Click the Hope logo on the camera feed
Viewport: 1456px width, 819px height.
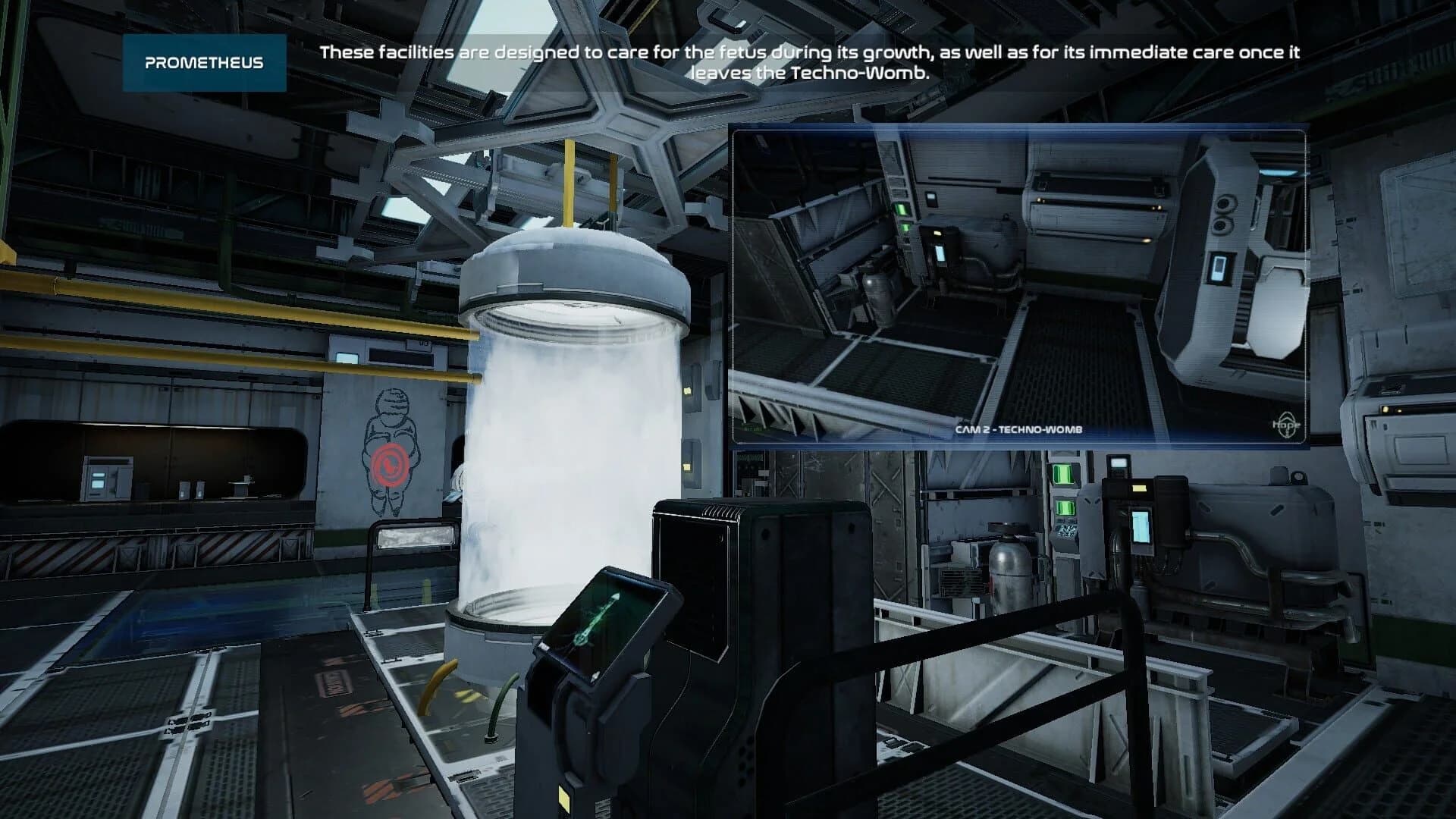point(1287,425)
